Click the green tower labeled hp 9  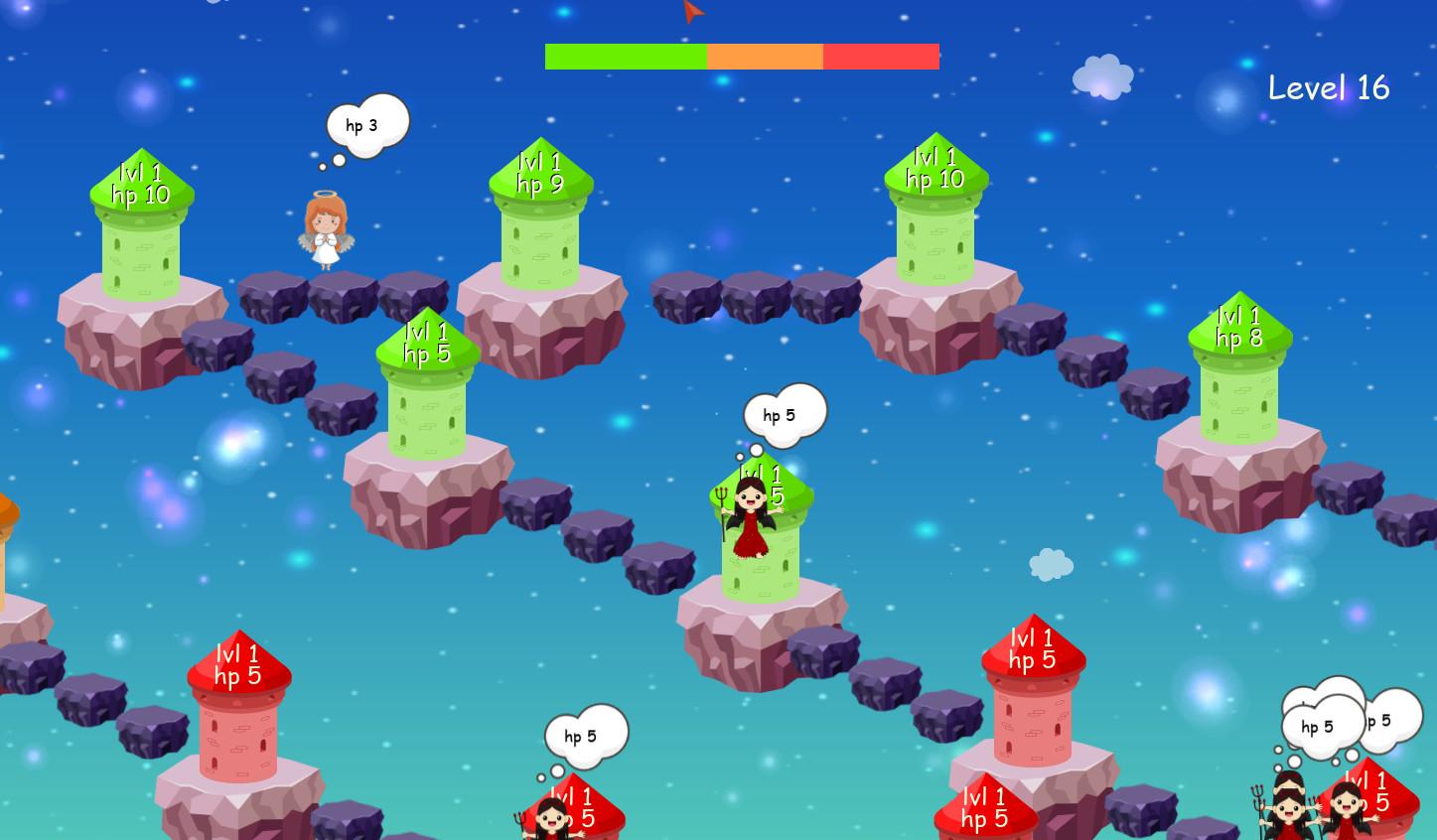coord(539,228)
